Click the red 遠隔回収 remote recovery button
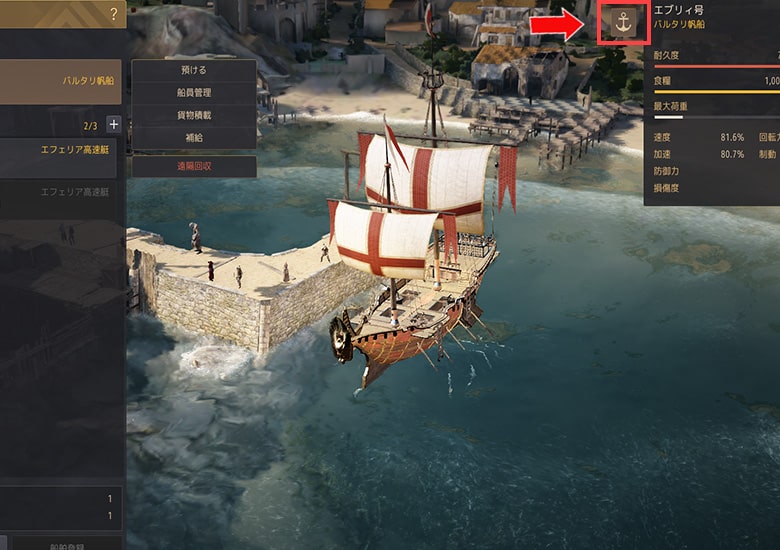 193,167
